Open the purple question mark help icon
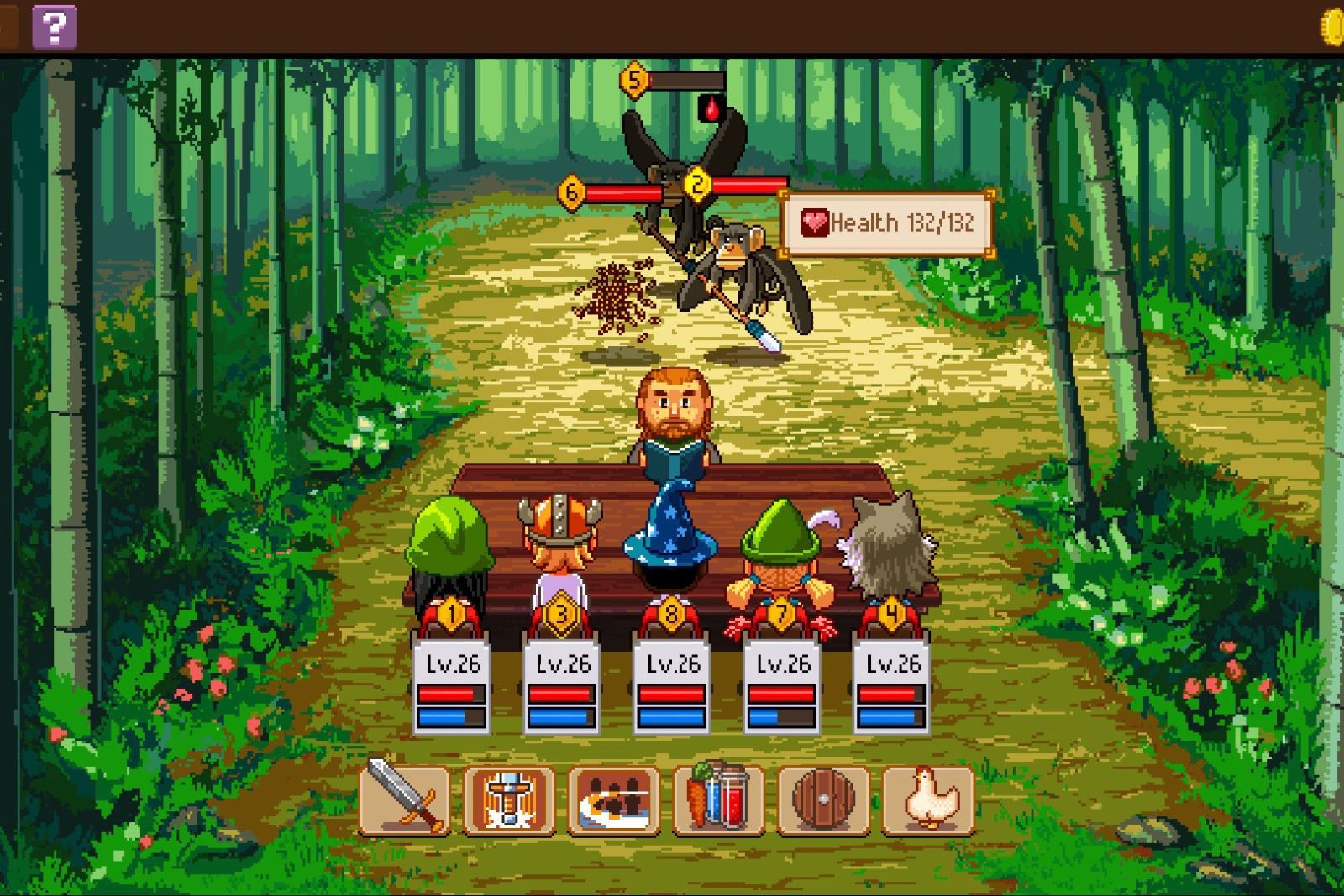This screenshot has width=1344, height=896. [x=54, y=28]
